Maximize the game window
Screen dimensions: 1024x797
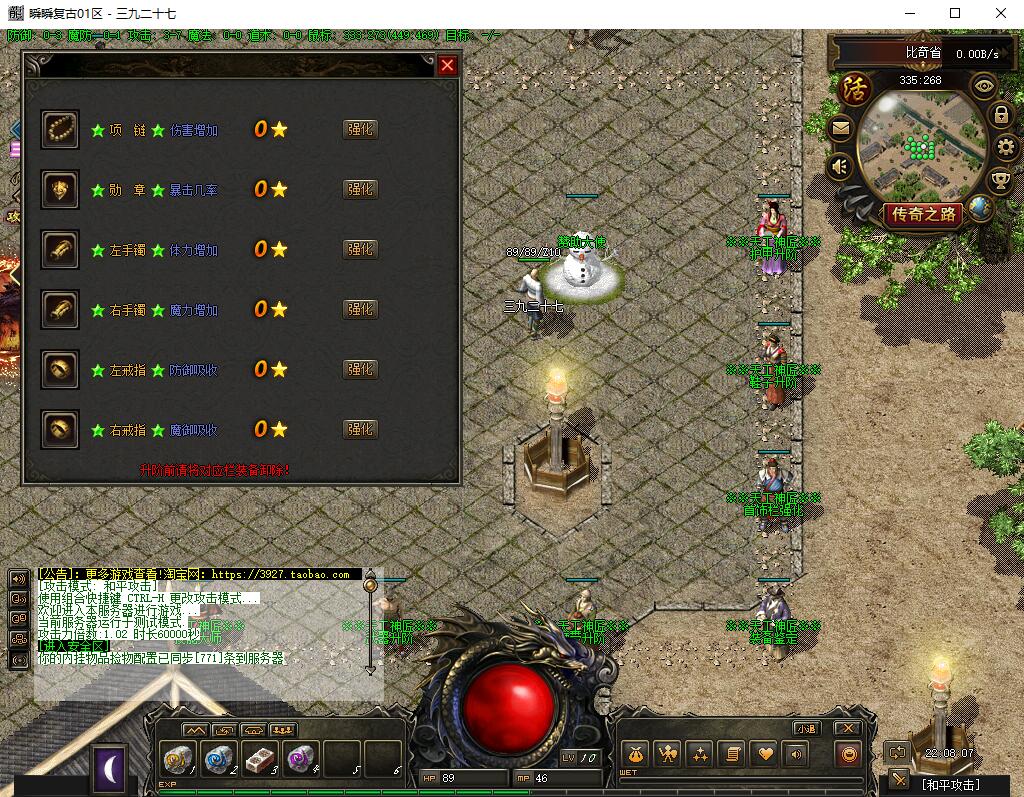955,13
